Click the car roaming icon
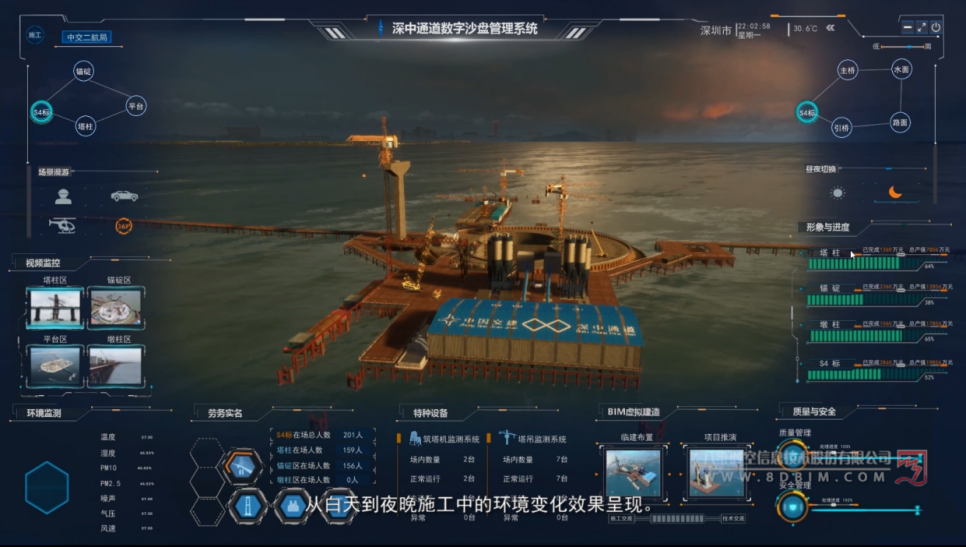The height and width of the screenshot is (547, 966). click(125, 196)
